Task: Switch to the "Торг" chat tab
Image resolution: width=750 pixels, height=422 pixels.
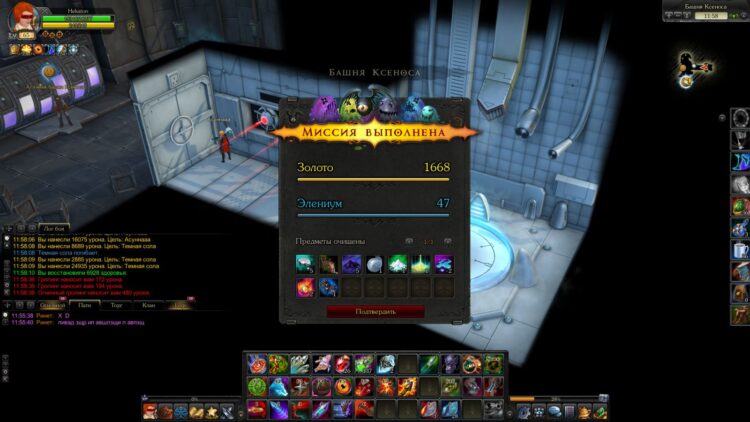Action: point(116,304)
